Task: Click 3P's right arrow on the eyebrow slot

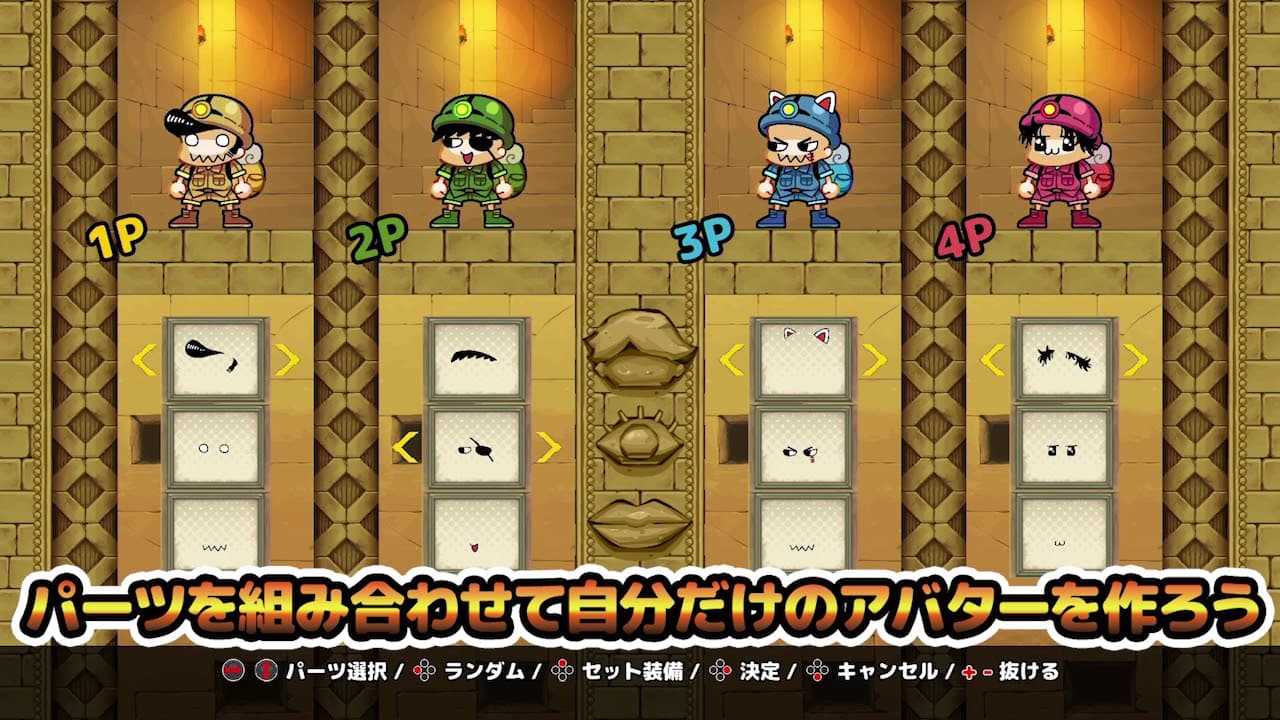Action: tap(873, 359)
